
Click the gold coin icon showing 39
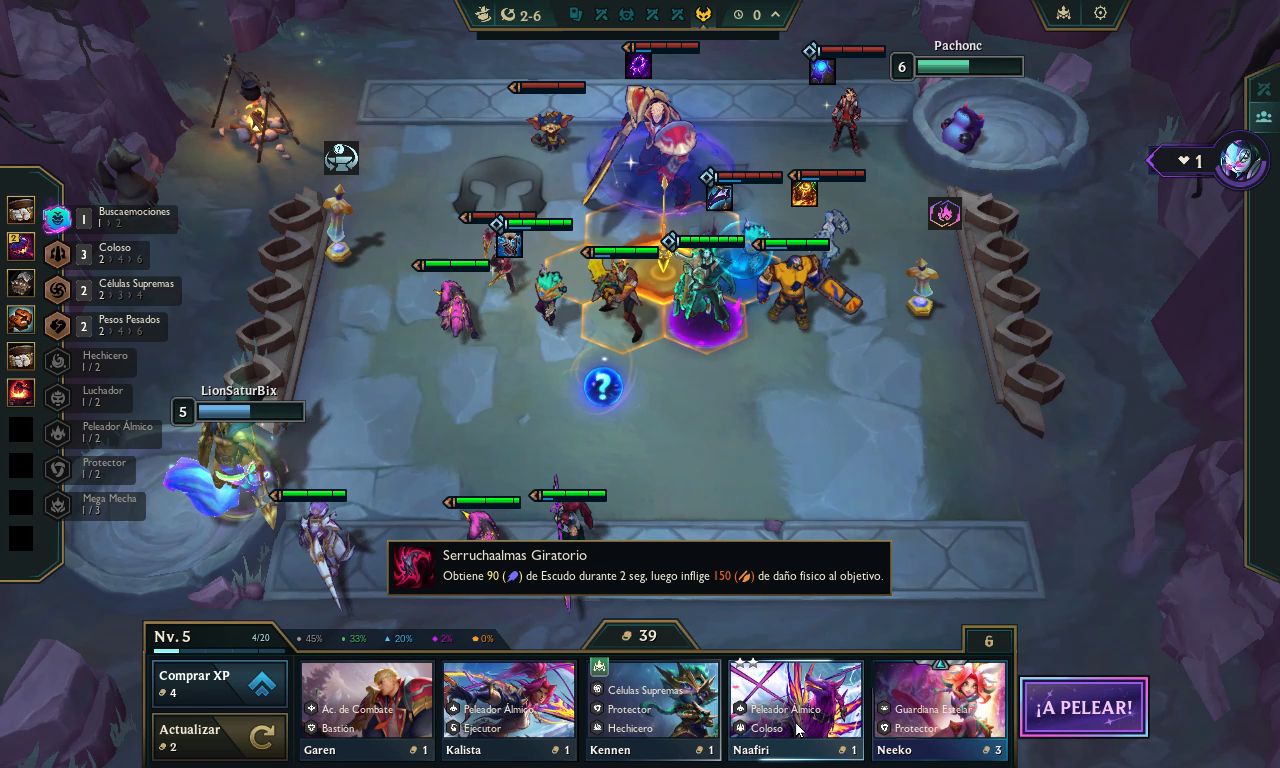click(x=626, y=635)
